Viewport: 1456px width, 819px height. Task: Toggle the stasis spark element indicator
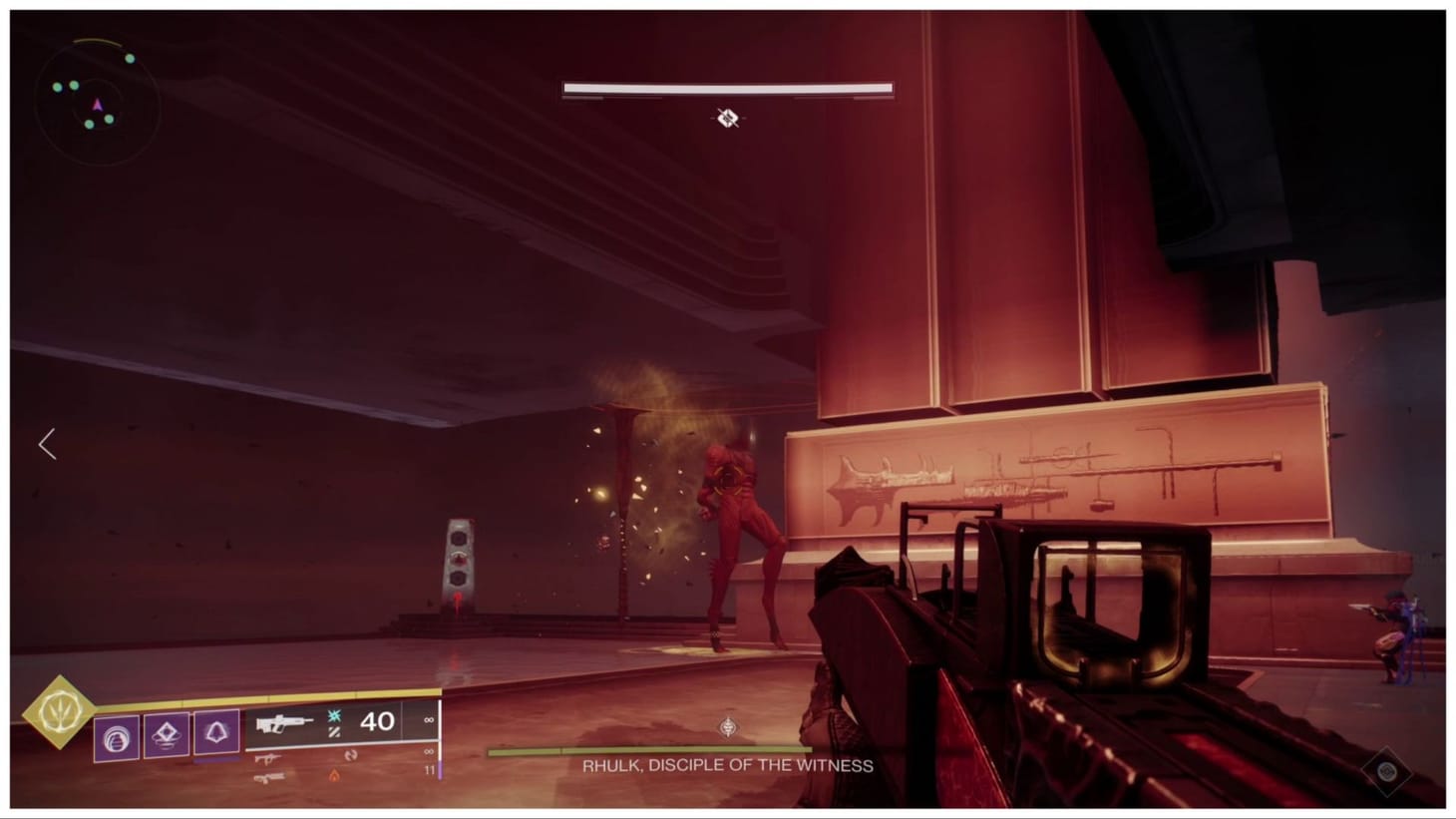[x=332, y=716]
